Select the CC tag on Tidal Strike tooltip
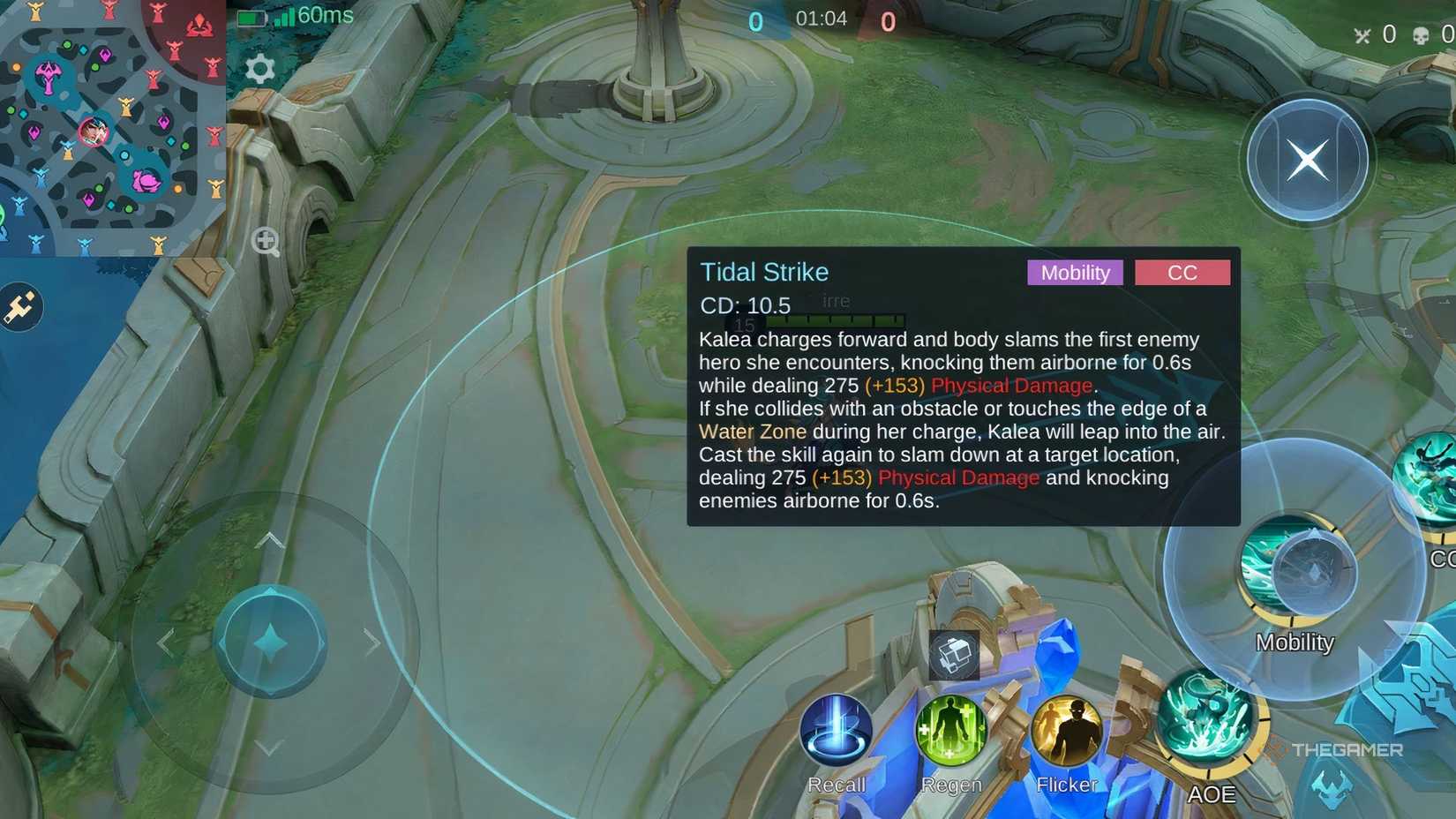The width and height of the screenshot is (1456, 819). (x=1182, y=273)
